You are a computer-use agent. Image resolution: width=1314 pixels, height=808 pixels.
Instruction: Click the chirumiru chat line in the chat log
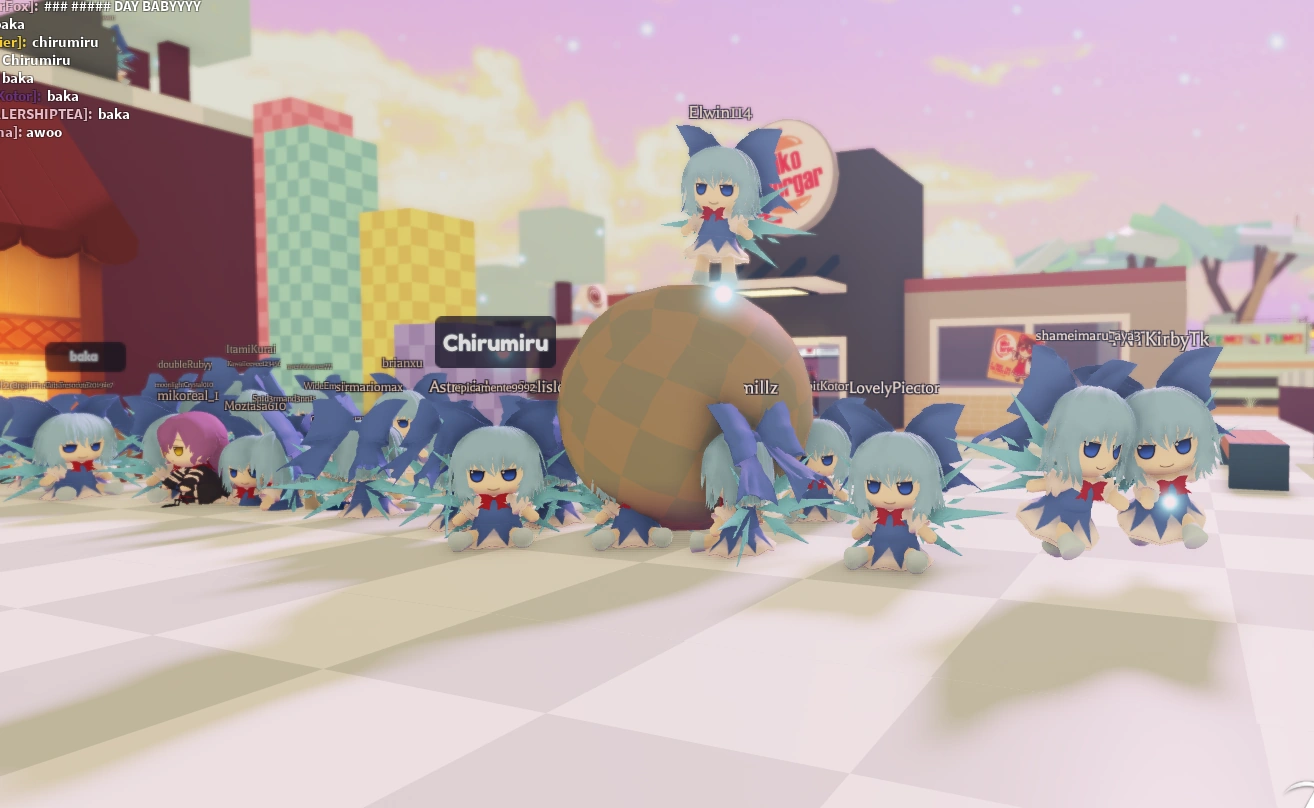[65, 42]
